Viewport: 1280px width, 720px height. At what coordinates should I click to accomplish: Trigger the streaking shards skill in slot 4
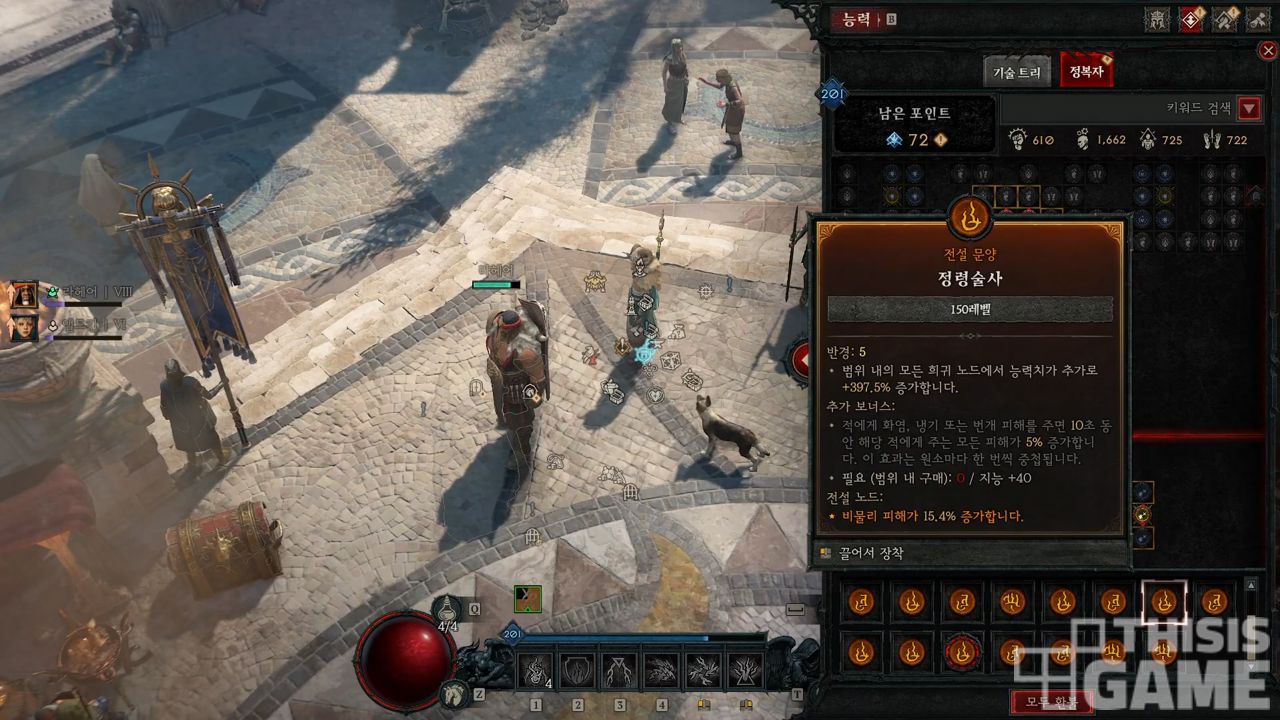click(x=661, y=670)
